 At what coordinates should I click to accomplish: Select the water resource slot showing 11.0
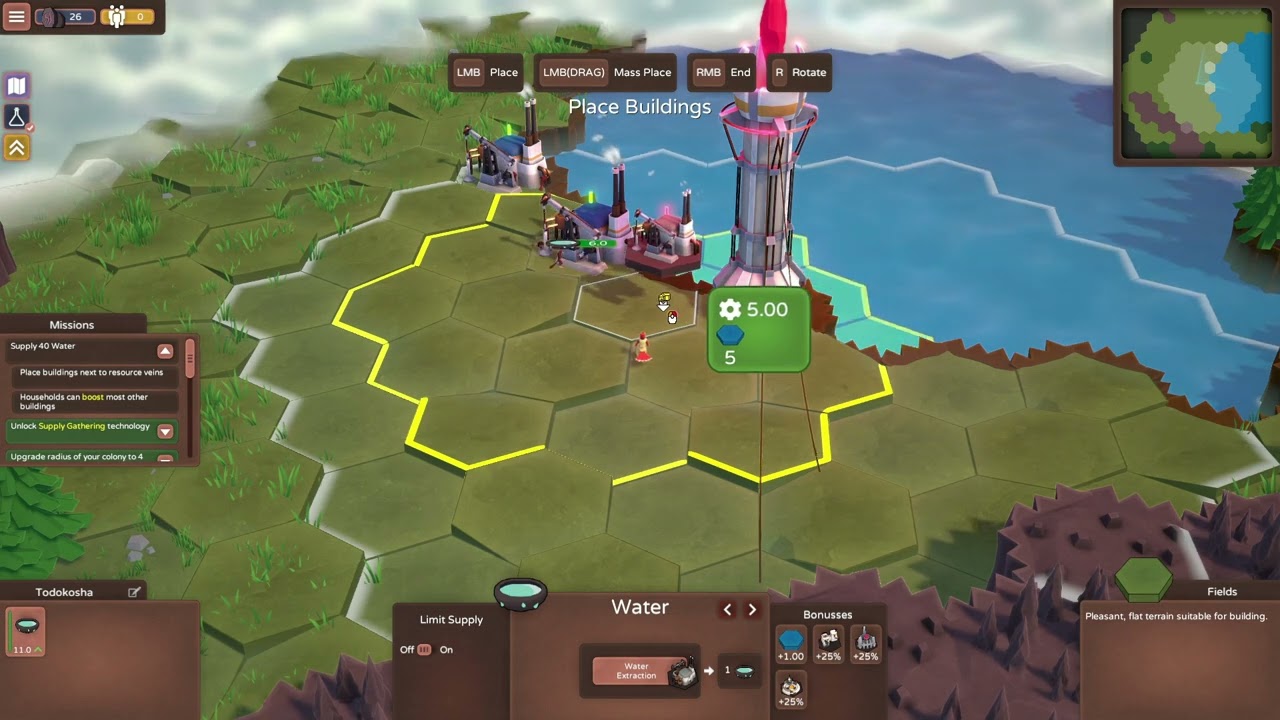[x=25, y=632]
